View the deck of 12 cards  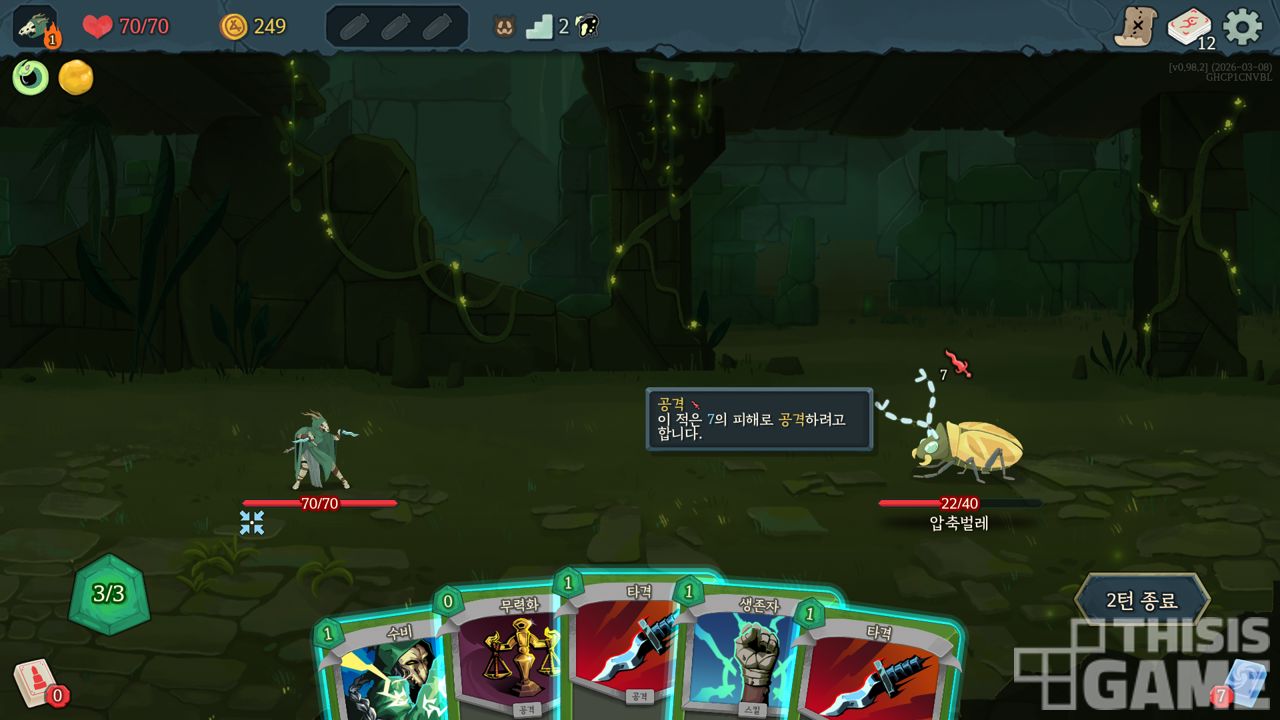pos(1190,27)
